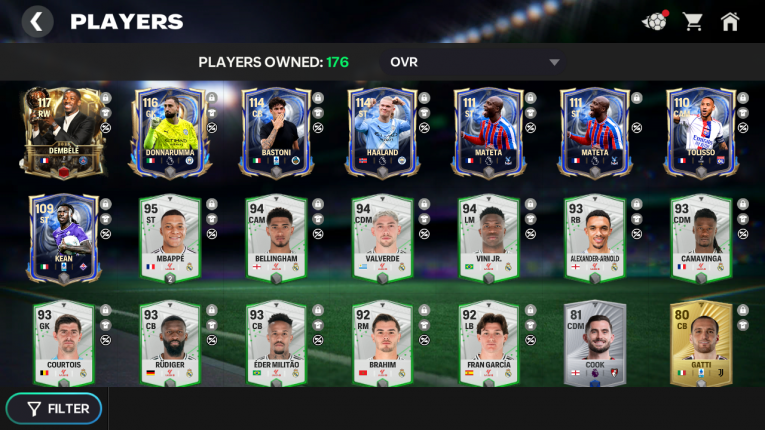
Task: Open the soccer ball notification icon
Action: coord(654,21)
